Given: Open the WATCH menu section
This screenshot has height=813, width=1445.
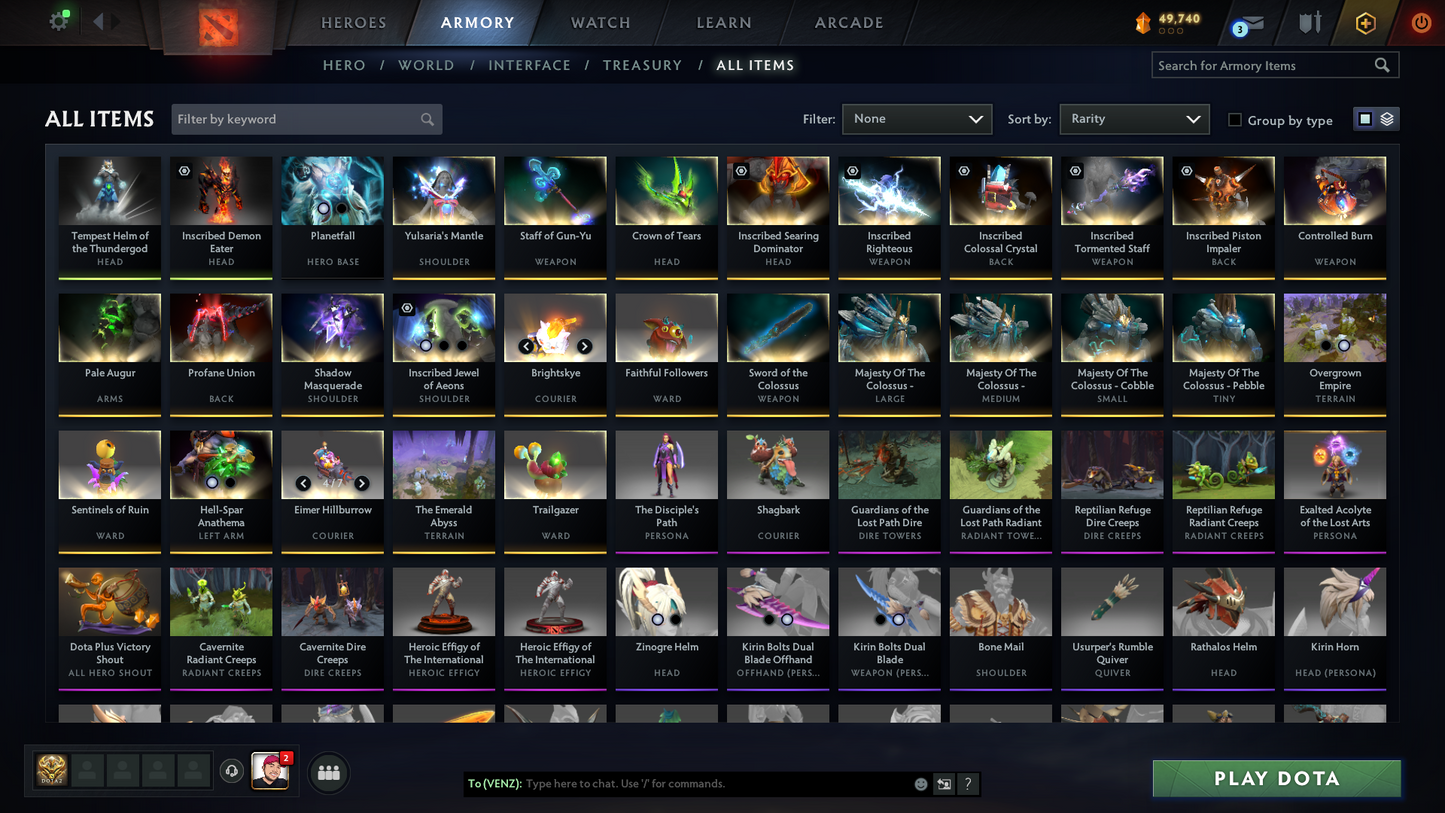Looking at the screenshot, I should (599, 22).
